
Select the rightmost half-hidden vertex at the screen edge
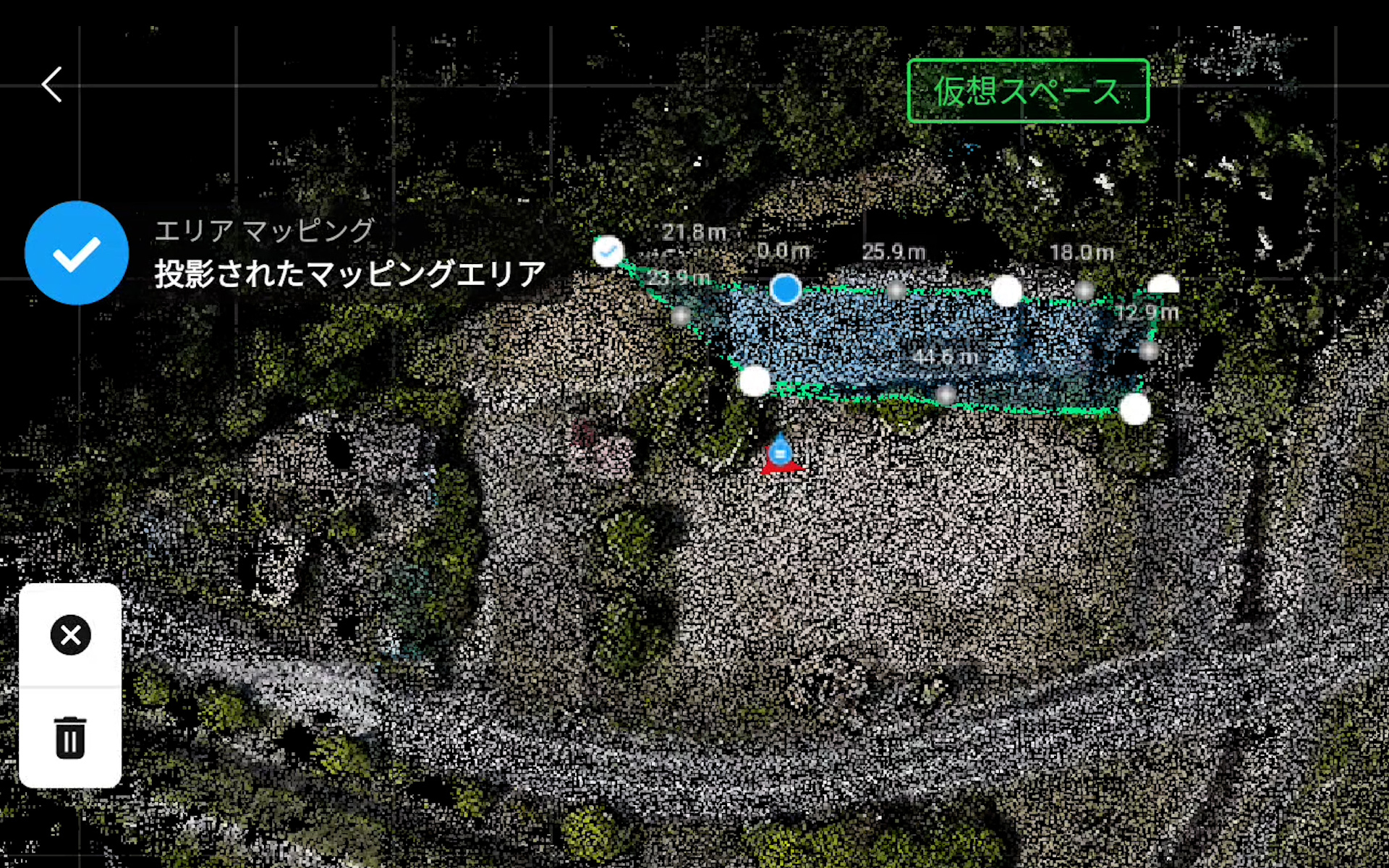tap(1165, 284)
